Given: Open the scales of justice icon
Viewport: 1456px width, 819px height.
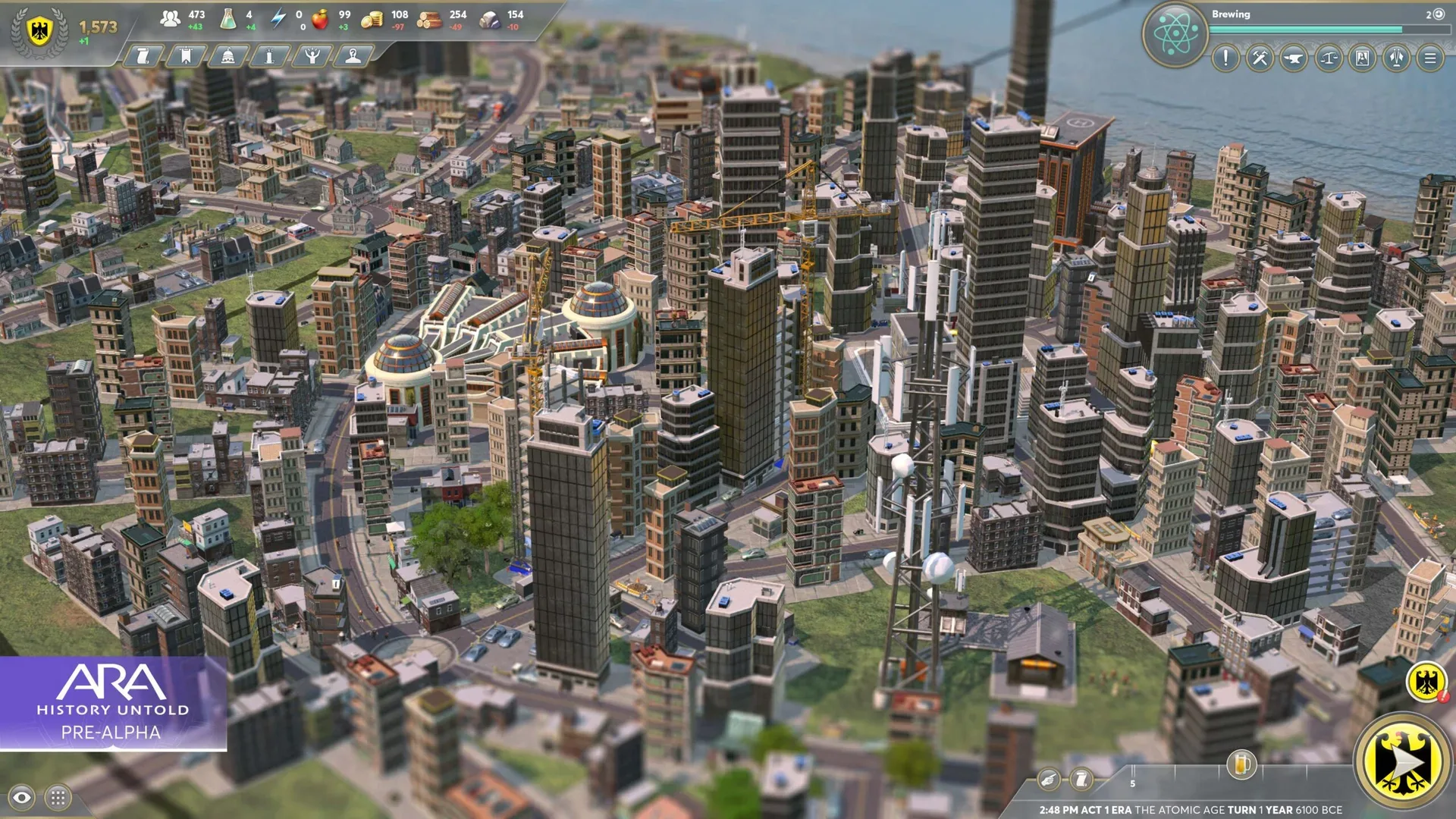Looking at the screenshot, I should [x=1327, y=58].
